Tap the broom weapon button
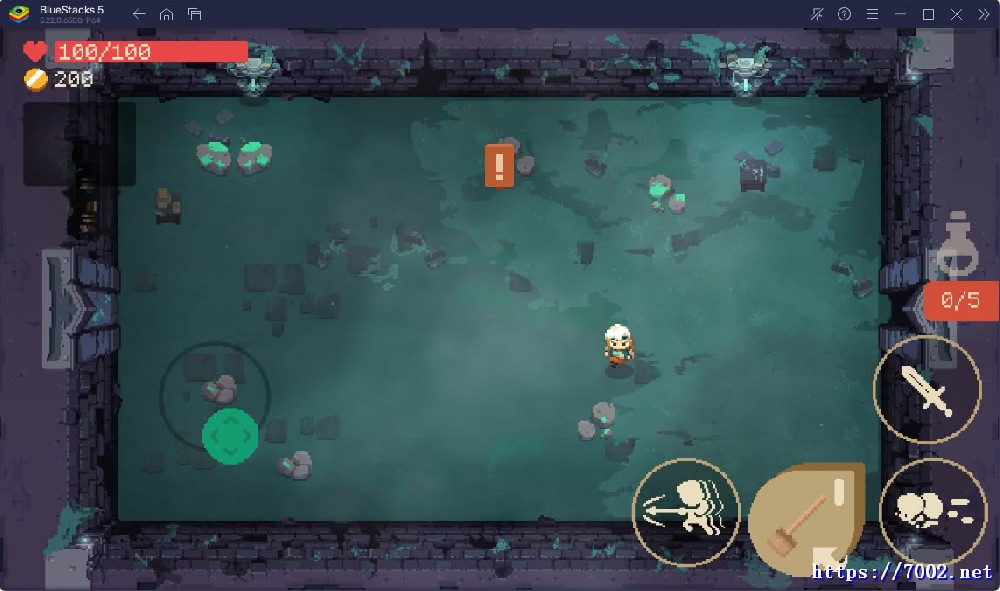The image size is (1000, 591). click(804, 520)
